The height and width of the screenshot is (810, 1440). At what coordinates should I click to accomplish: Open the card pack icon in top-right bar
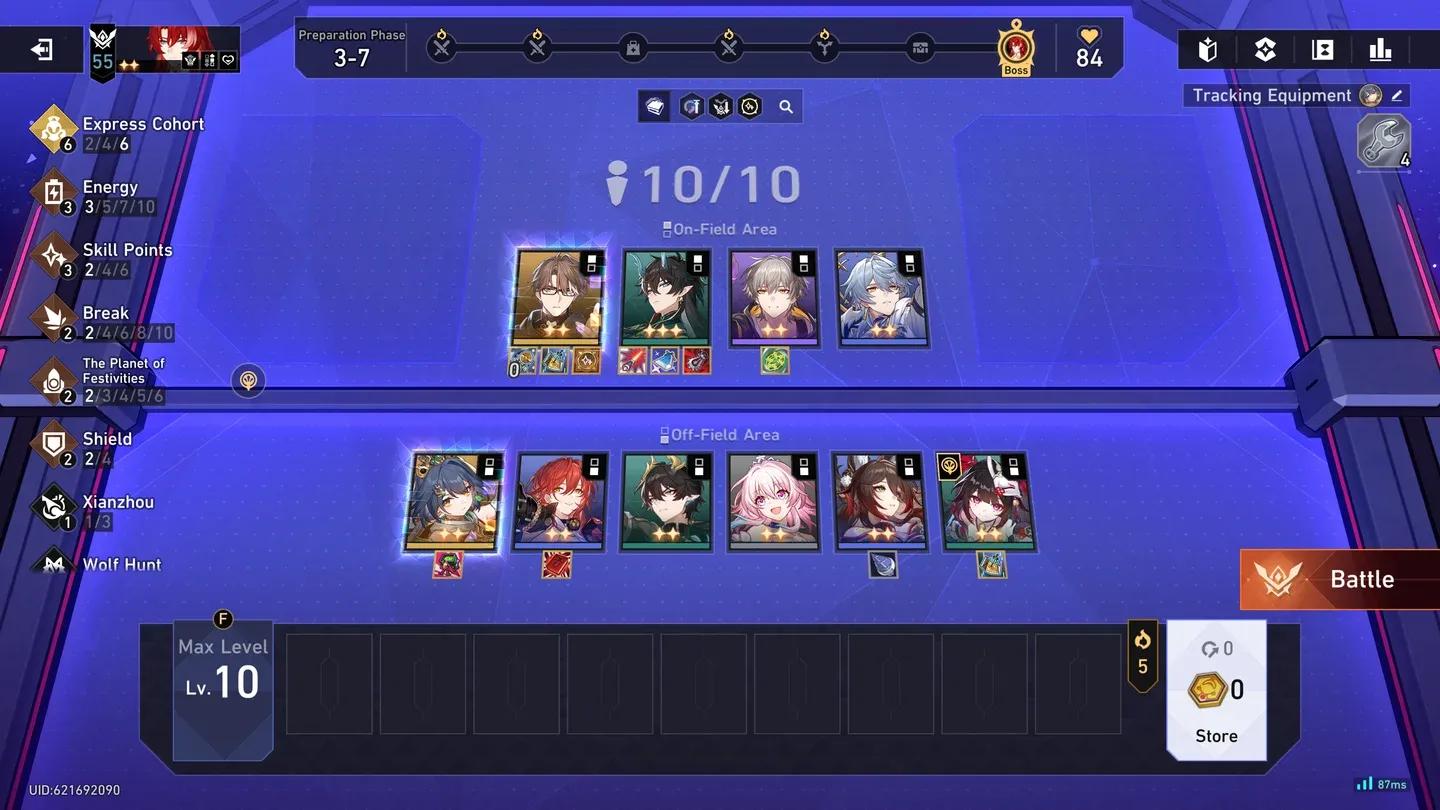click(x=1208, y=48)
